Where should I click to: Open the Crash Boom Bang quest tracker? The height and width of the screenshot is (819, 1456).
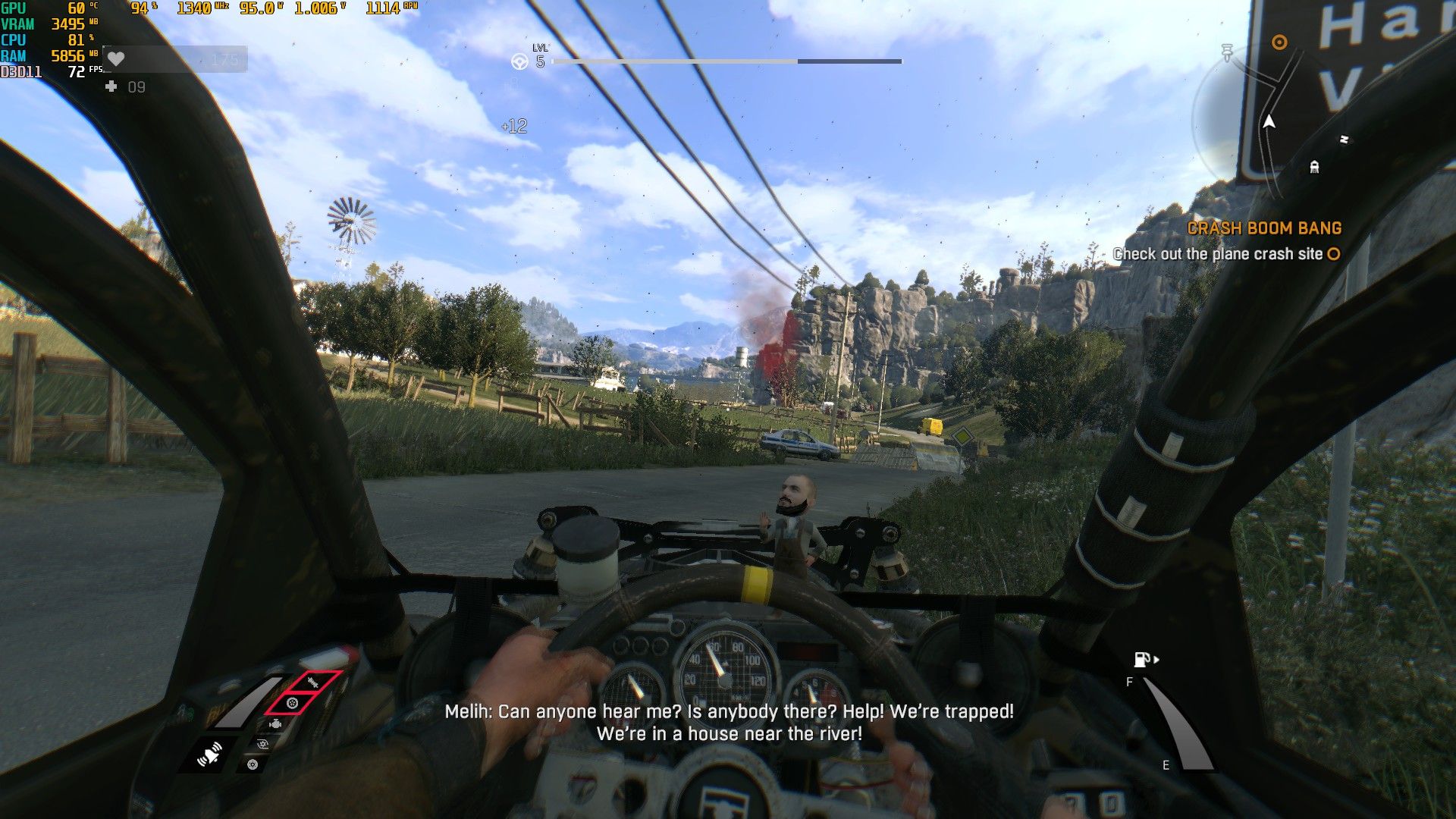coord(1264,228)
